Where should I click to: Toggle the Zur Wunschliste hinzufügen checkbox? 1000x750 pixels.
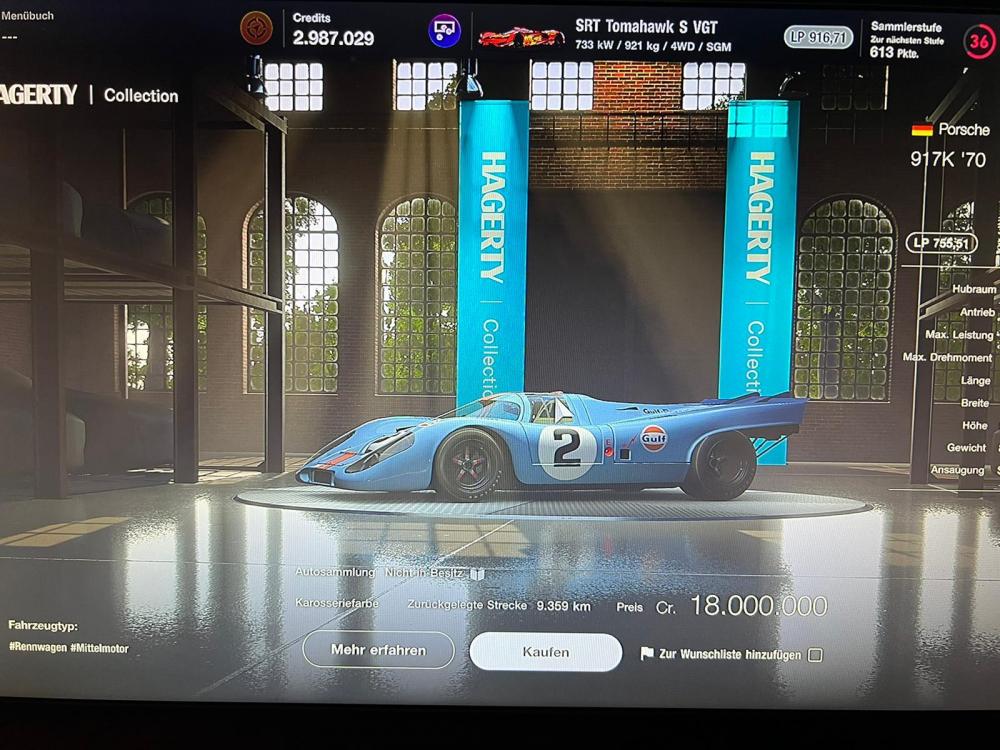tap(815, 655)
